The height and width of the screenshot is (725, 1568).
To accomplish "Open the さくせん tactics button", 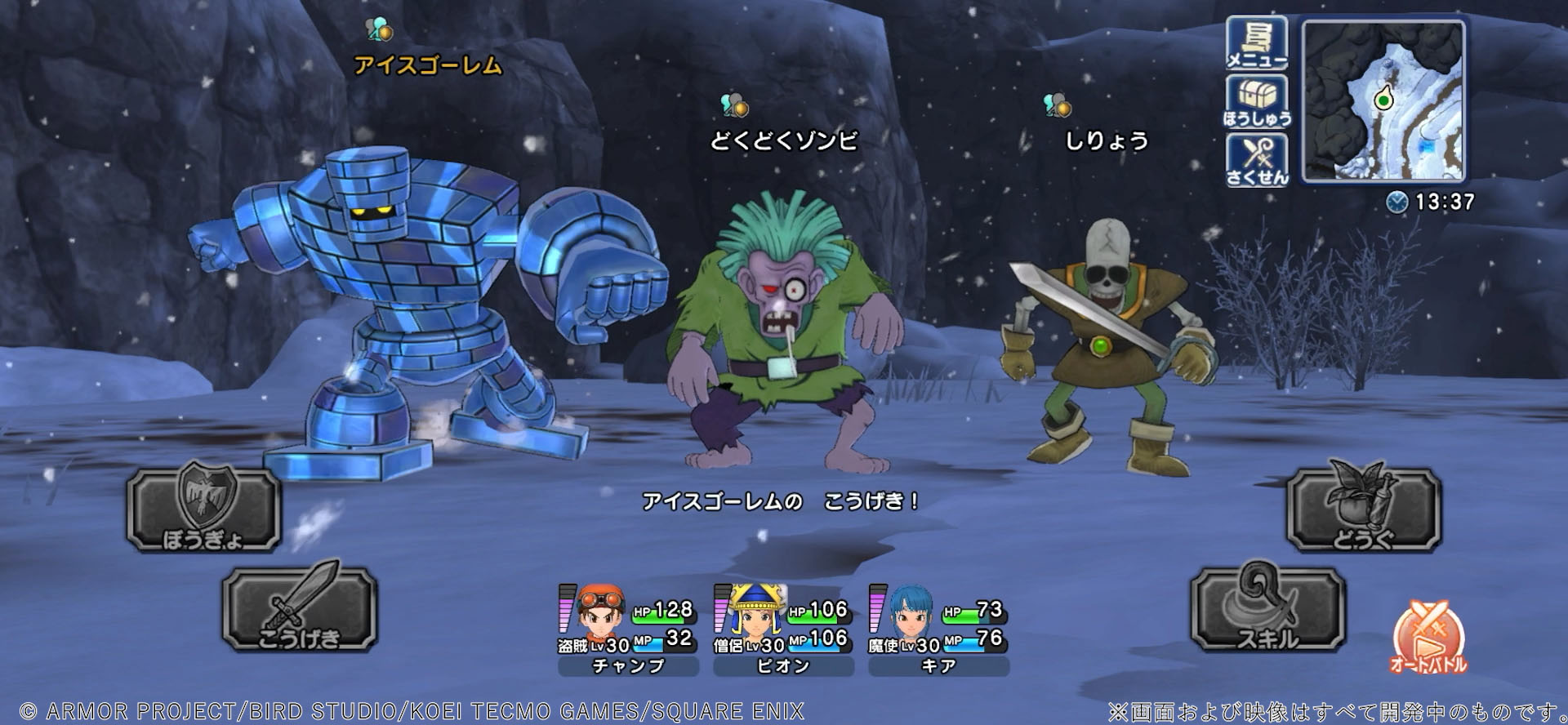I will point(1256,160).
